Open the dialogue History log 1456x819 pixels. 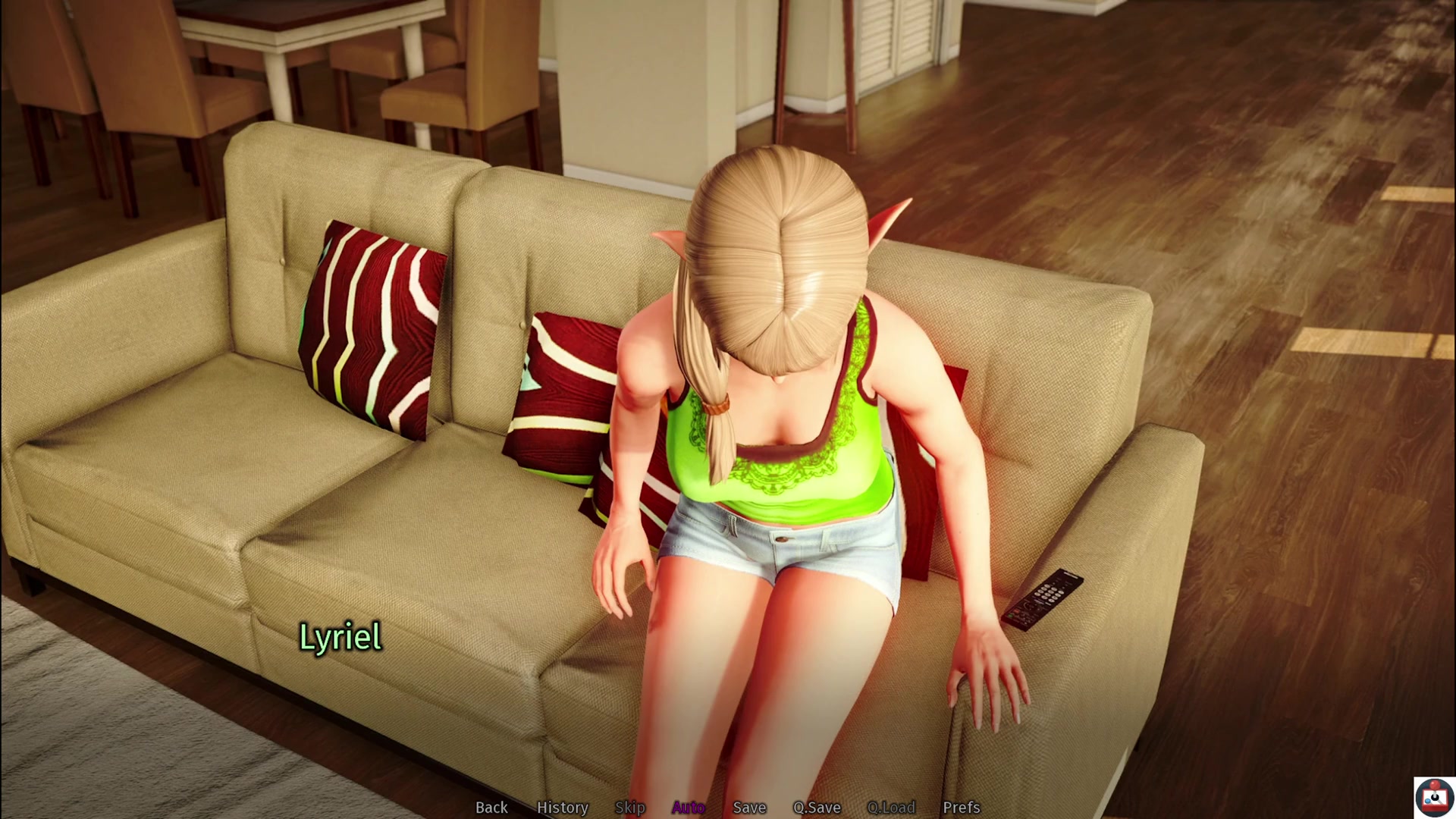coord(562,808)
